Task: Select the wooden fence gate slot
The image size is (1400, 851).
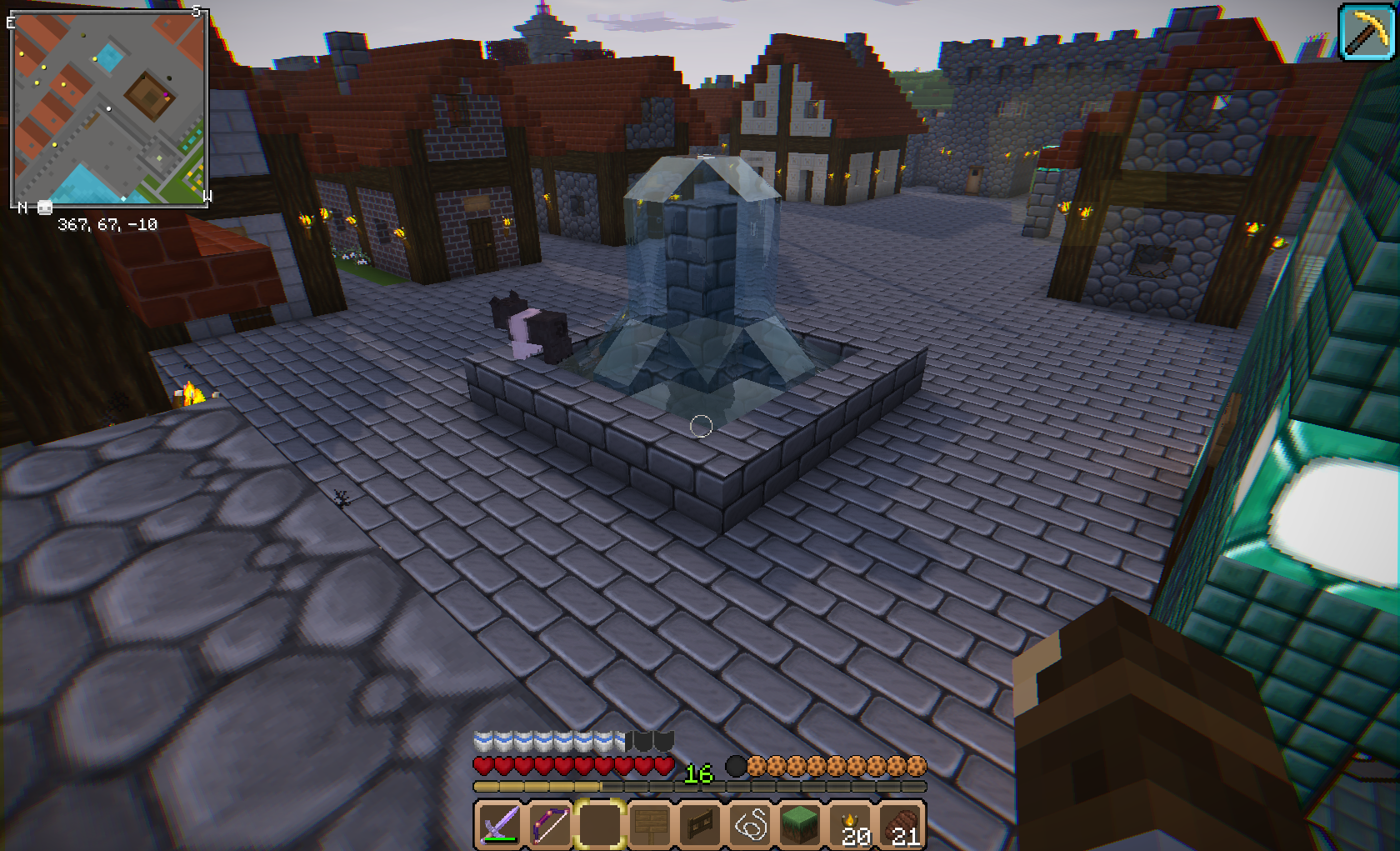Action: [x=700, y=825]
